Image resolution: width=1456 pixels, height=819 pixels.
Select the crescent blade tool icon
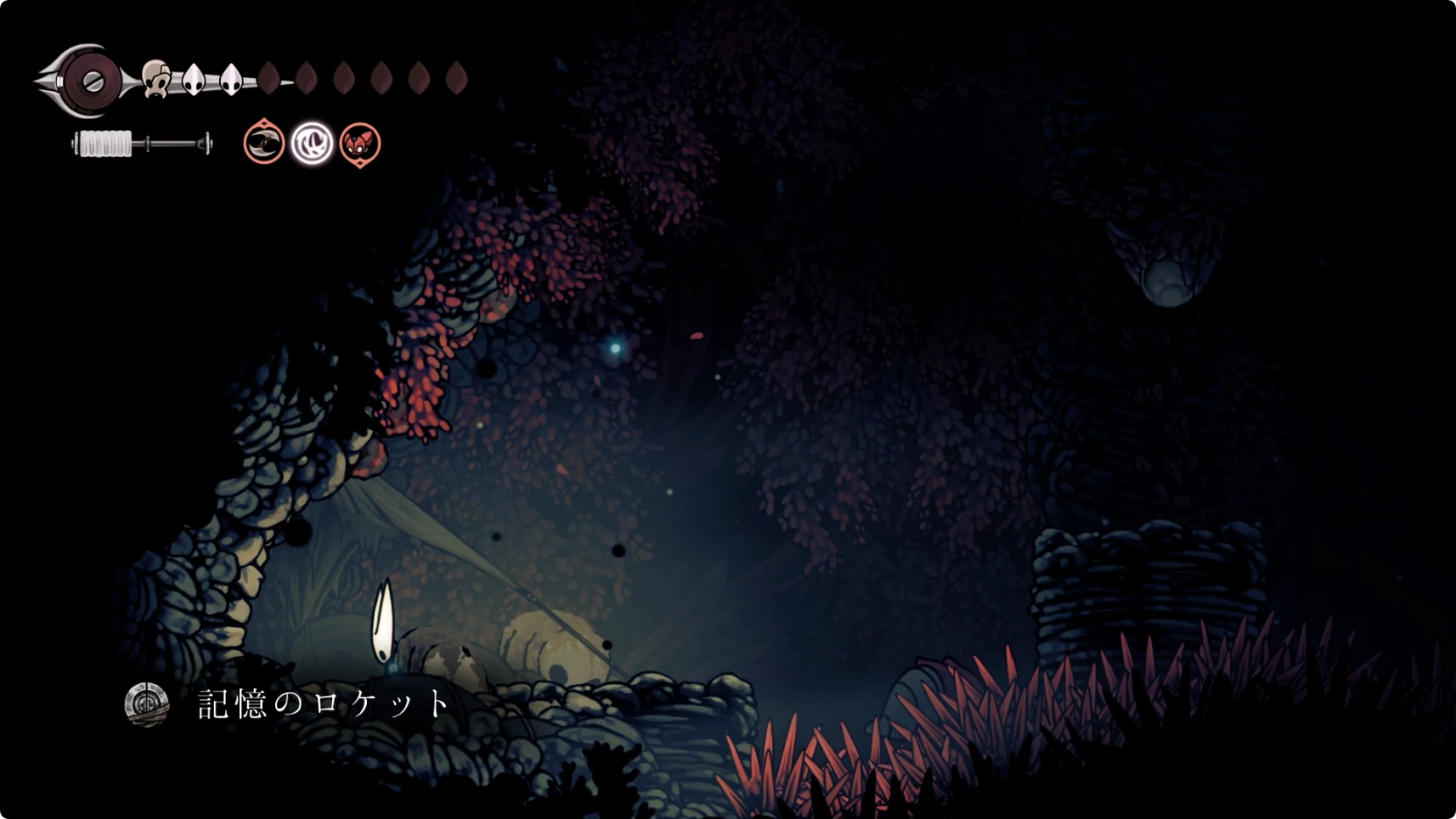[264, 143]
